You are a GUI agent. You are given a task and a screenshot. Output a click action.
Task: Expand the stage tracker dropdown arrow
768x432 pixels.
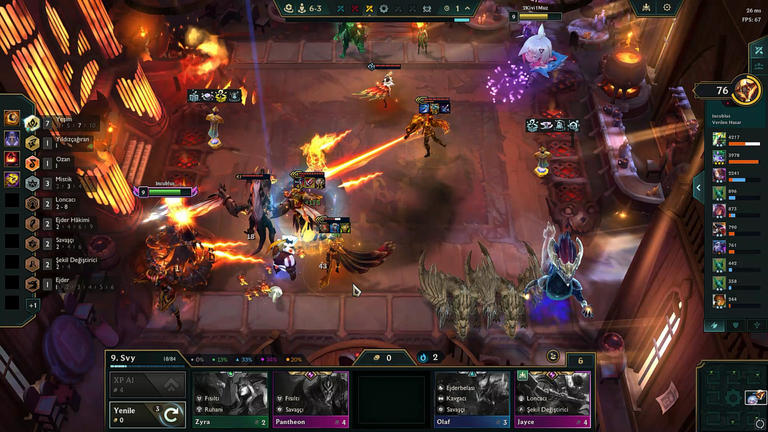tap(467, 9)
